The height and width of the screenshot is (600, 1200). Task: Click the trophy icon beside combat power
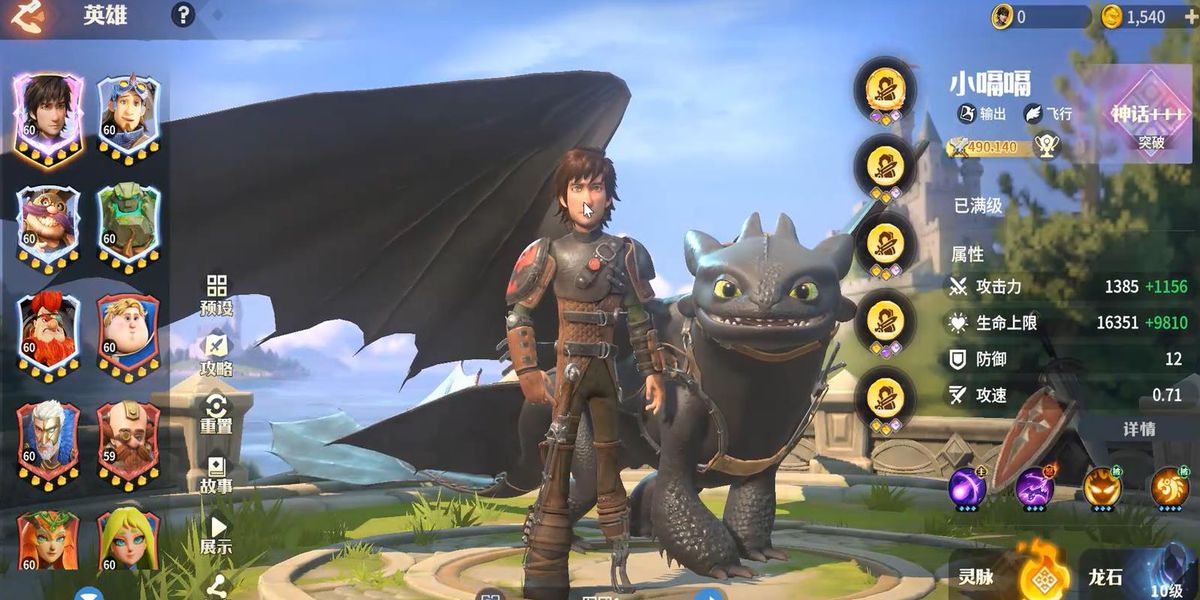tap(1046, 147)
